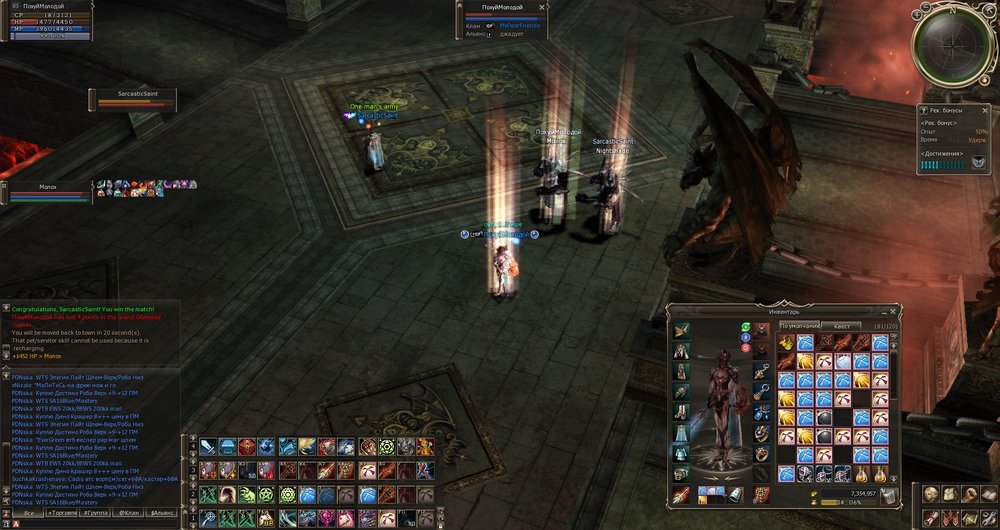Click the inventory trash can icon

coord(888,496)
